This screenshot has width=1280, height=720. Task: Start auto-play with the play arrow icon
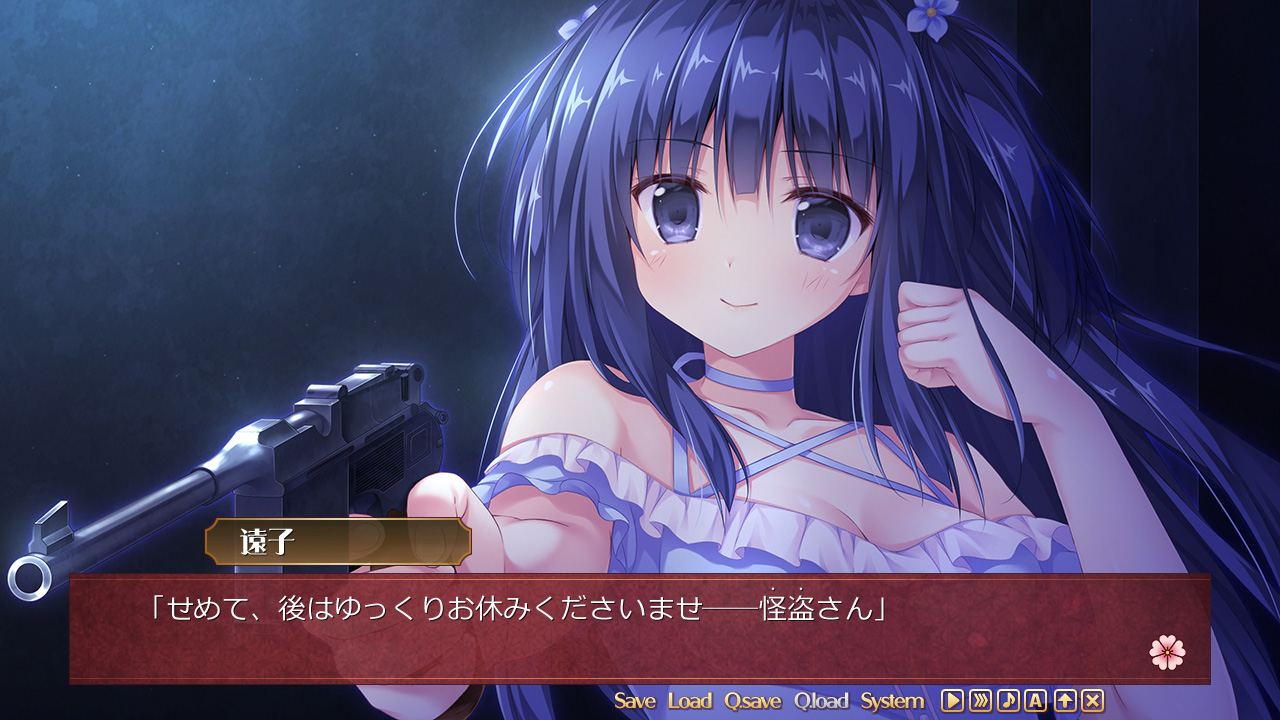pos(952,701)
